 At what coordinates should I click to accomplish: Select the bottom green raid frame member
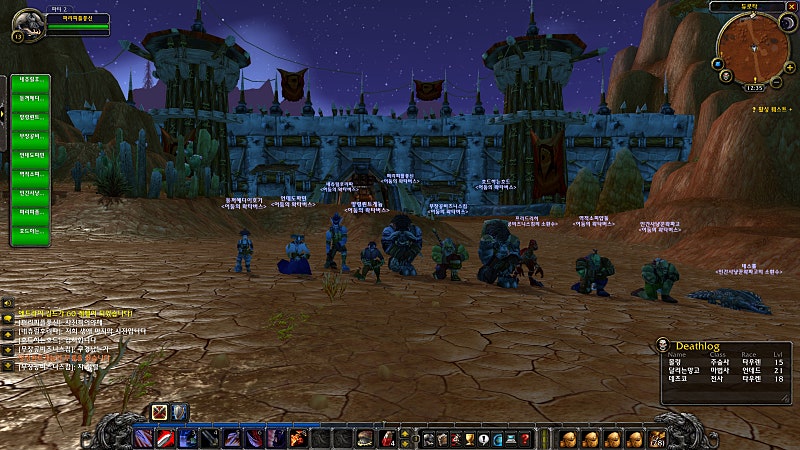(x=30, y=231)
